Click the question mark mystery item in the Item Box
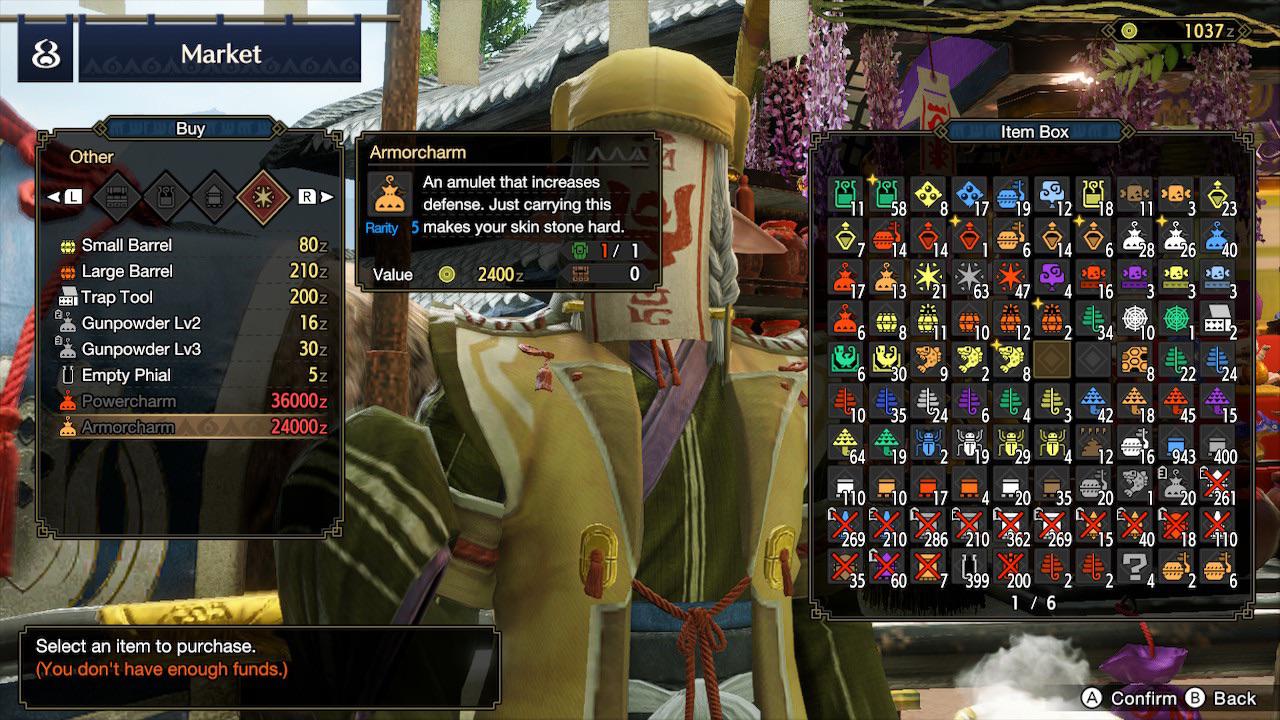The height and width of the screenshot is (720, 1280). pos(1138,567)
